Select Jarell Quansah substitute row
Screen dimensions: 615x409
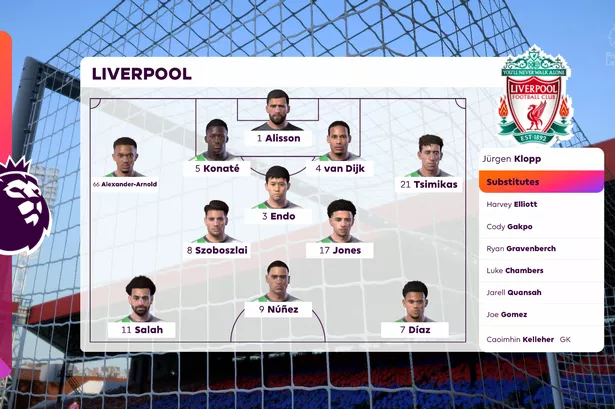click(x=514, y=293)
